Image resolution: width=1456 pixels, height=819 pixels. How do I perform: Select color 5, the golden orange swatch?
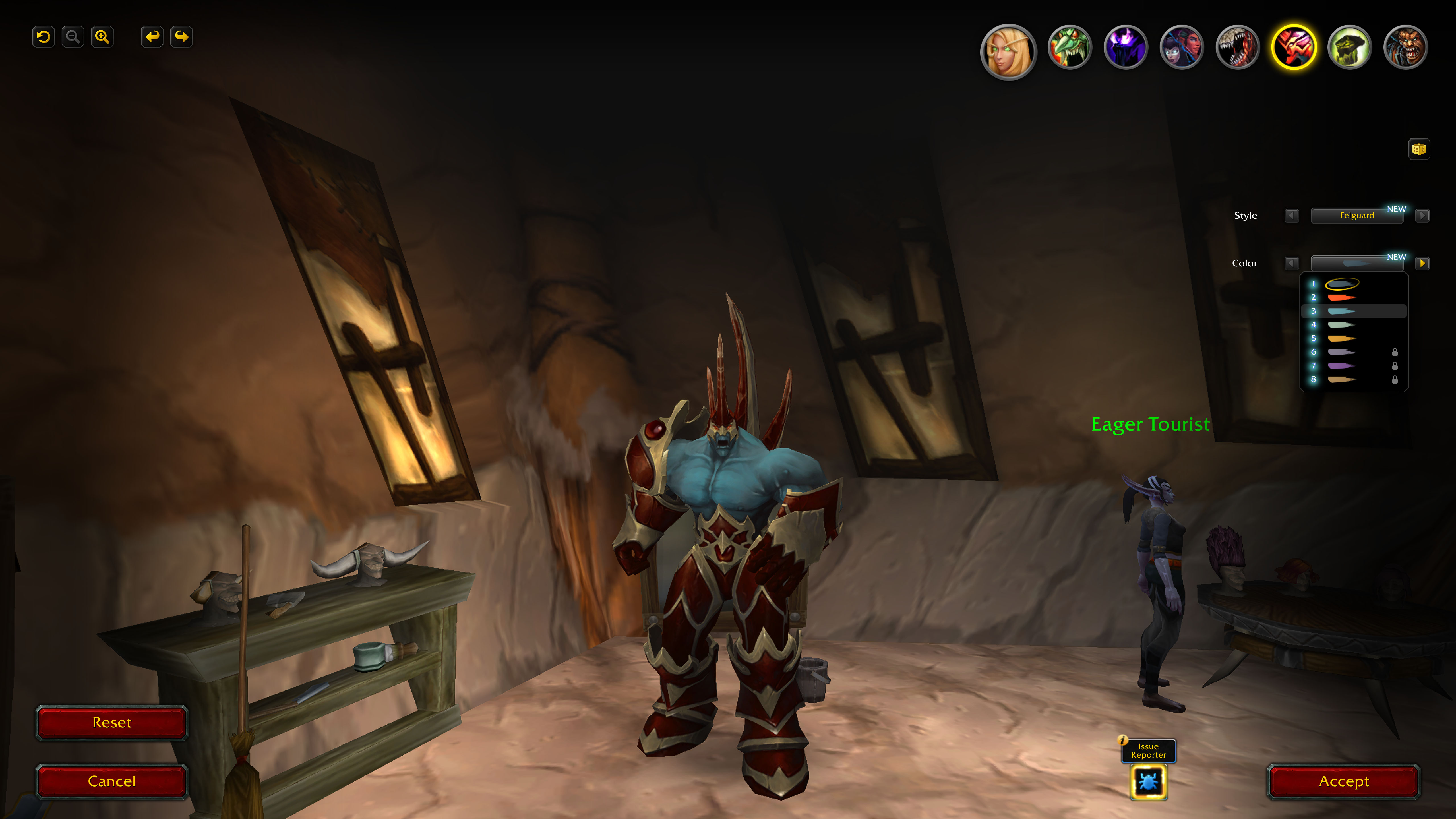pyautogui.click(x=1341, y=339)
